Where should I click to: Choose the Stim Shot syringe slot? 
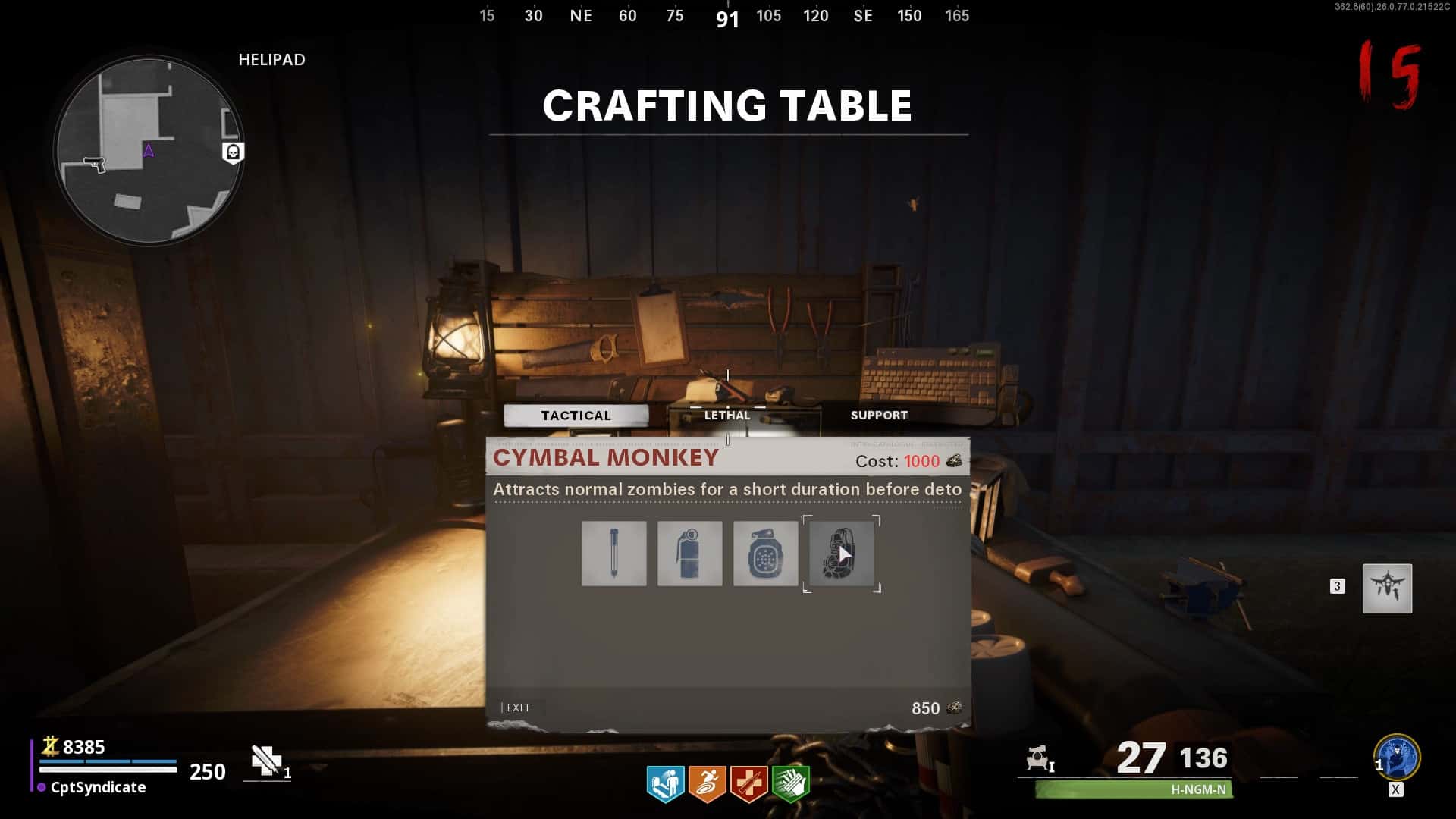coord(614,554)
